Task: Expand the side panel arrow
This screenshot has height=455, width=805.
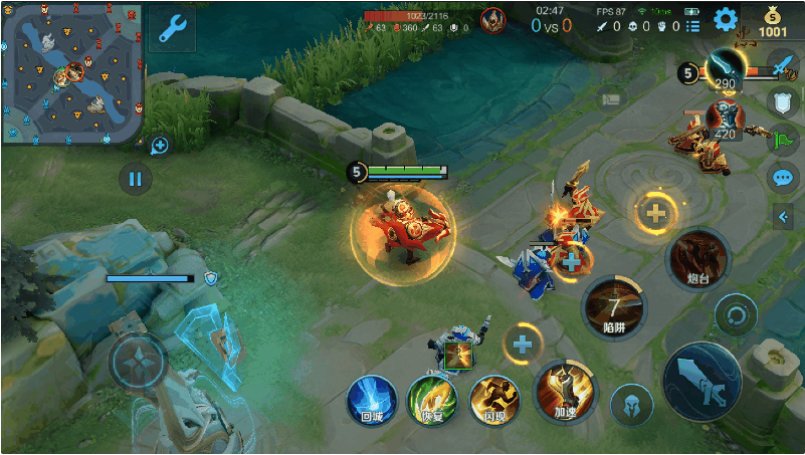Action: [783, 216]
